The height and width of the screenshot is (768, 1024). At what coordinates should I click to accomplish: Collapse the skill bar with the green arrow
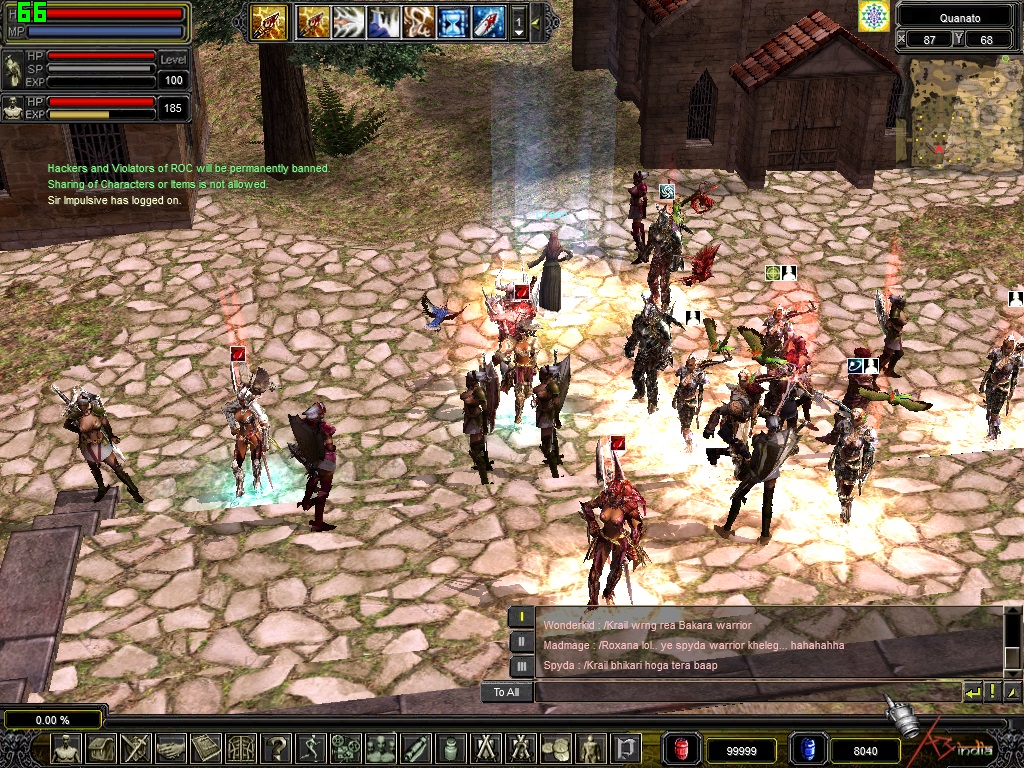[535, 21]
